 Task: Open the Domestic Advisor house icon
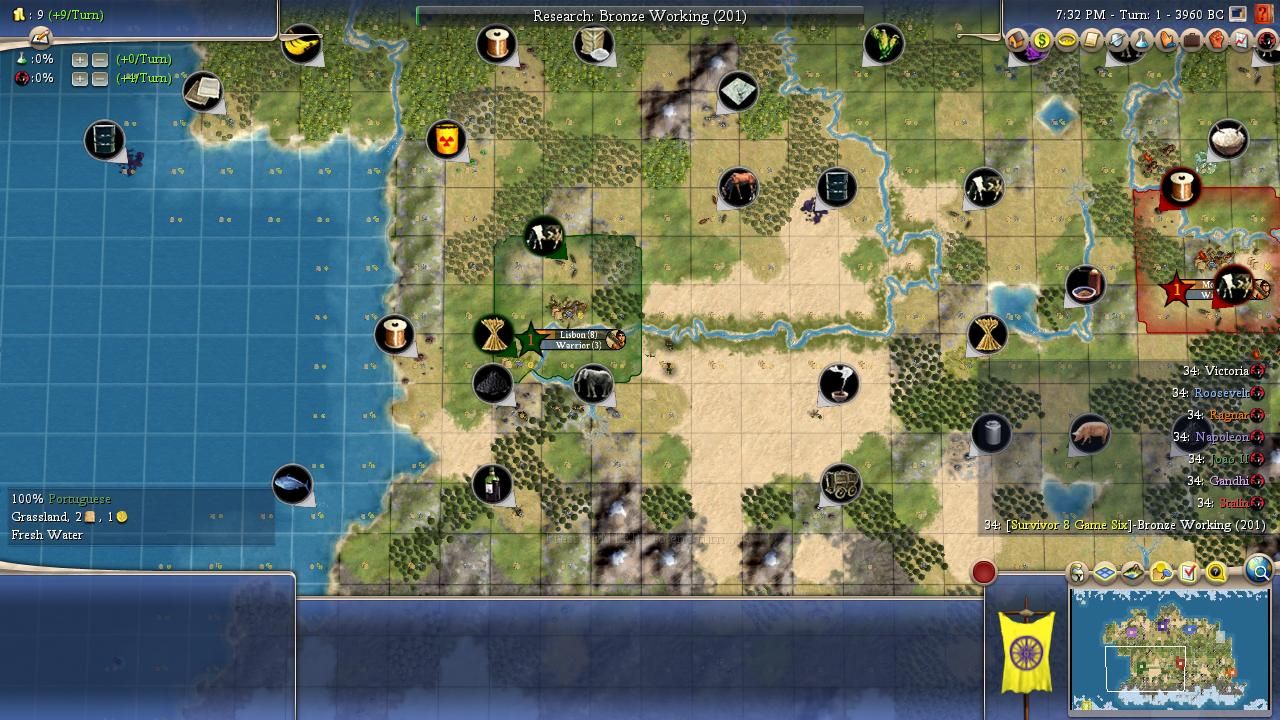[1017, 41]
